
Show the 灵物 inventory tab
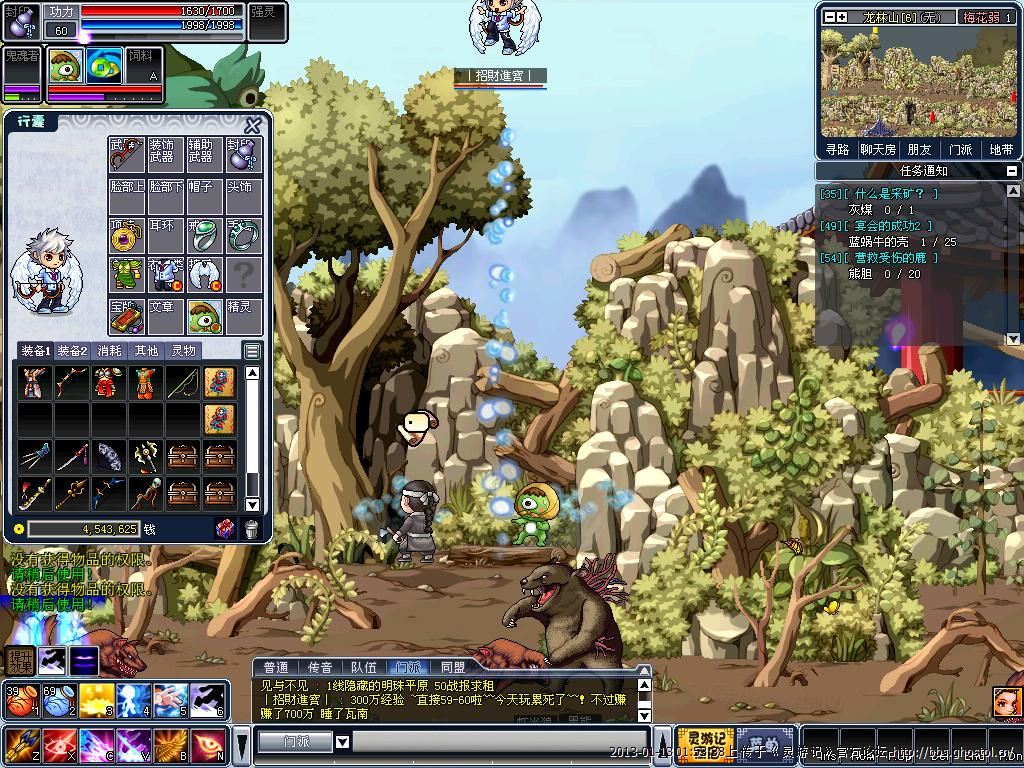[183, 351]
